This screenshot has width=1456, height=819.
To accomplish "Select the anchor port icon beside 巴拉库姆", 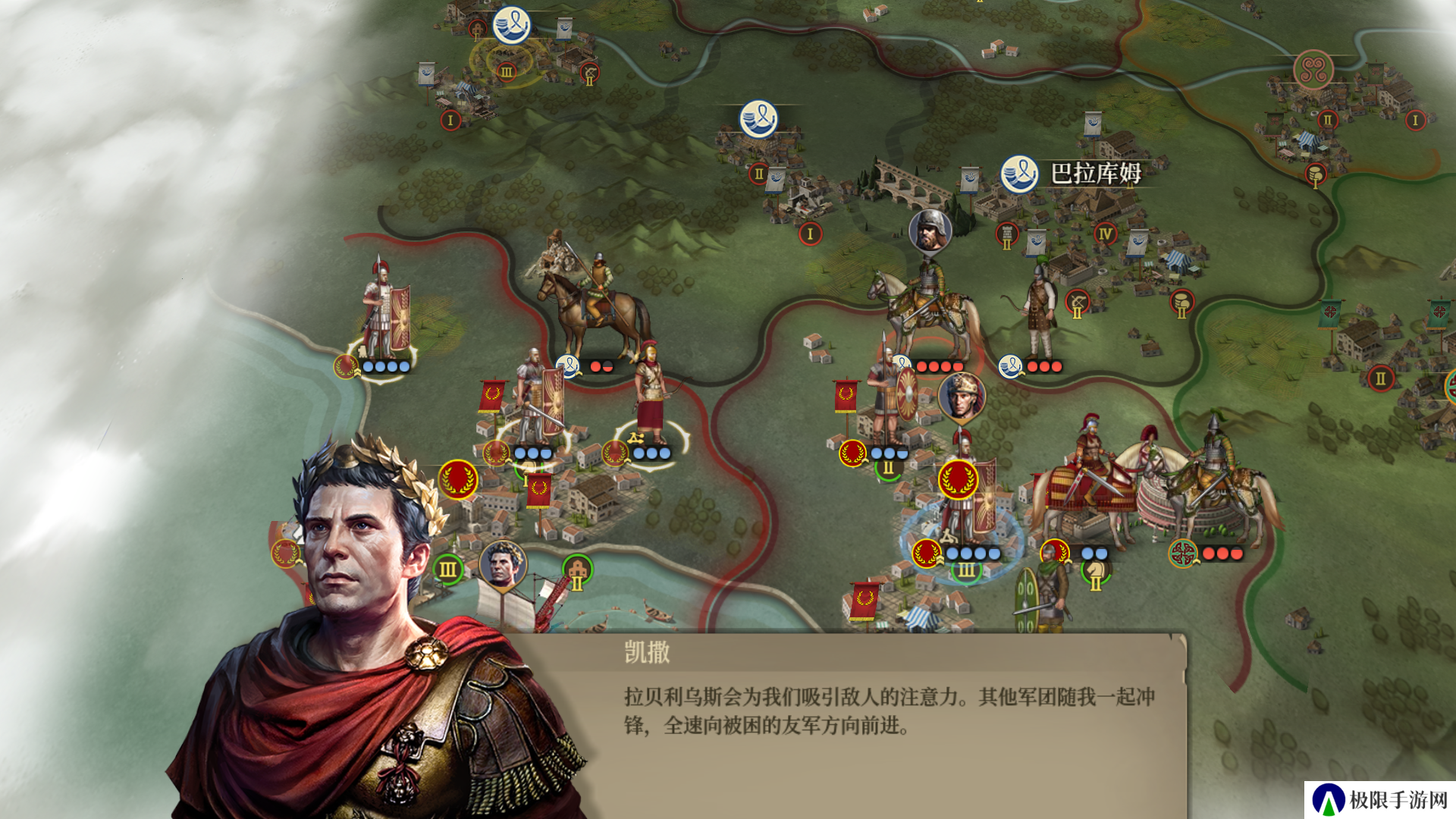I will [1018, 174].
